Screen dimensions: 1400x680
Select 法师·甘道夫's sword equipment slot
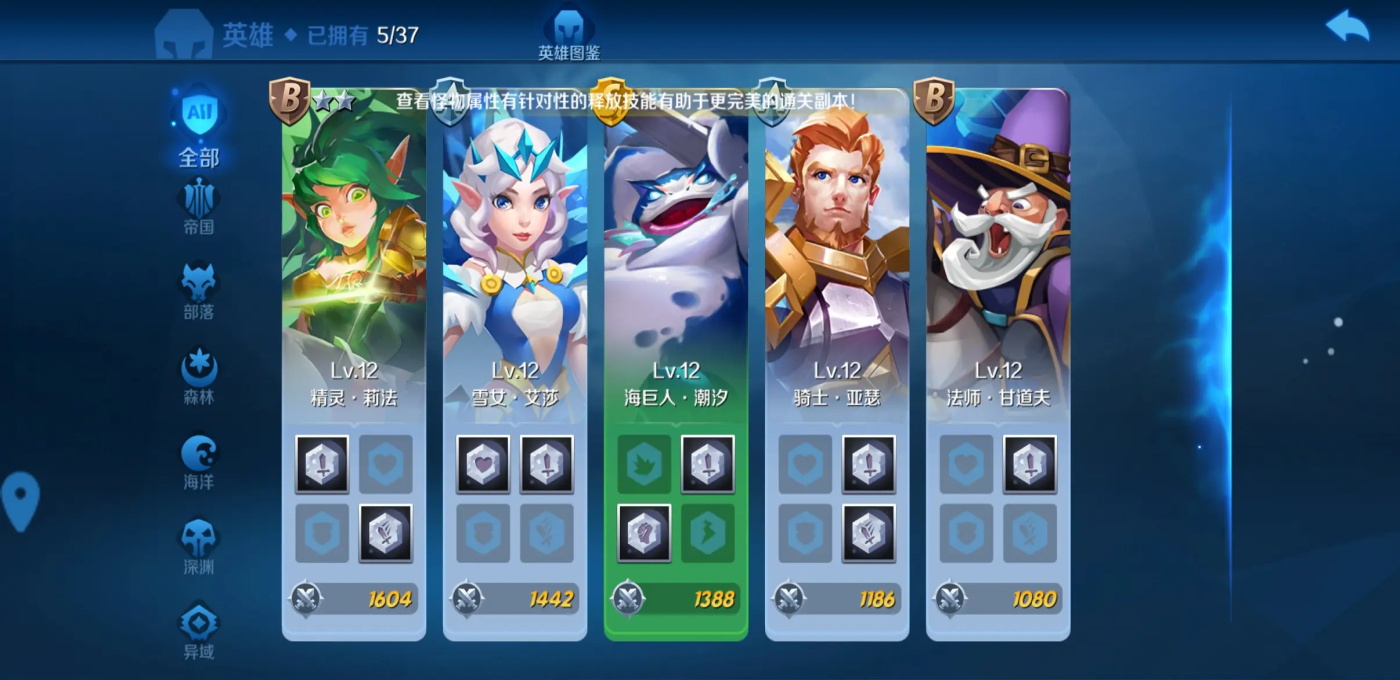(1030, 464)
